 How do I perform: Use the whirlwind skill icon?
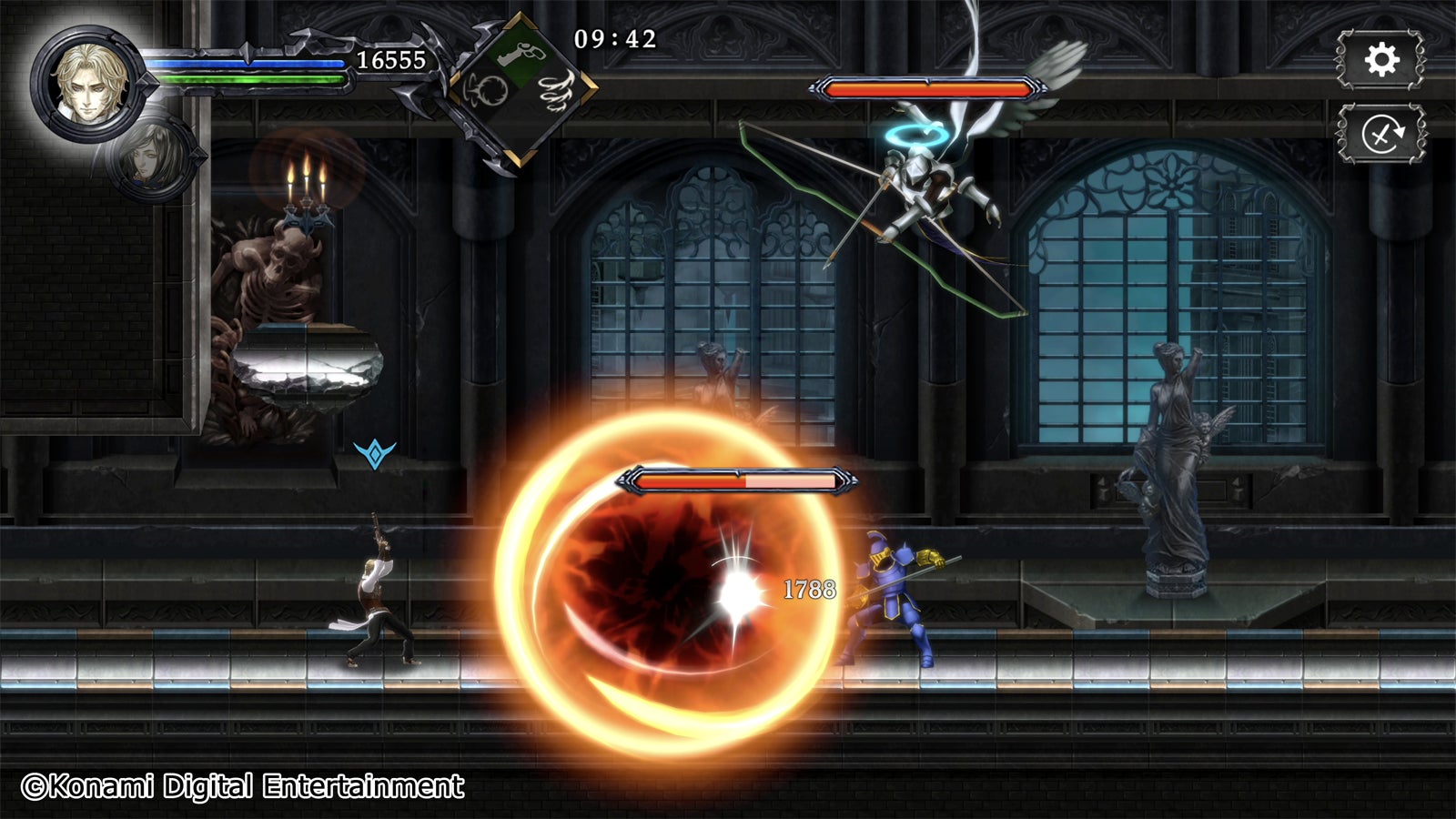point(555,91)
